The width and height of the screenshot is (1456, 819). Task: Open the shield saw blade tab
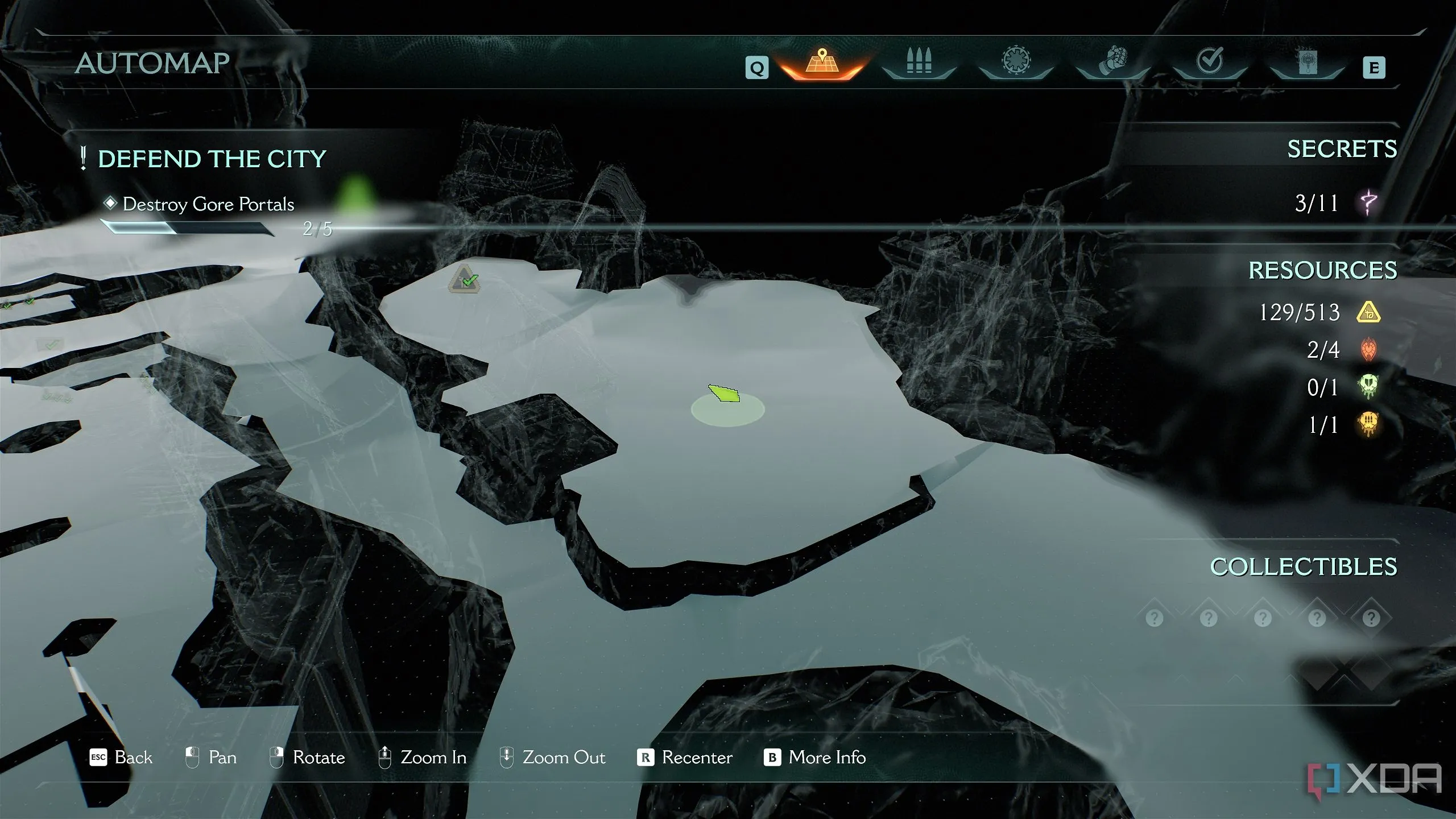(1016, 61)
